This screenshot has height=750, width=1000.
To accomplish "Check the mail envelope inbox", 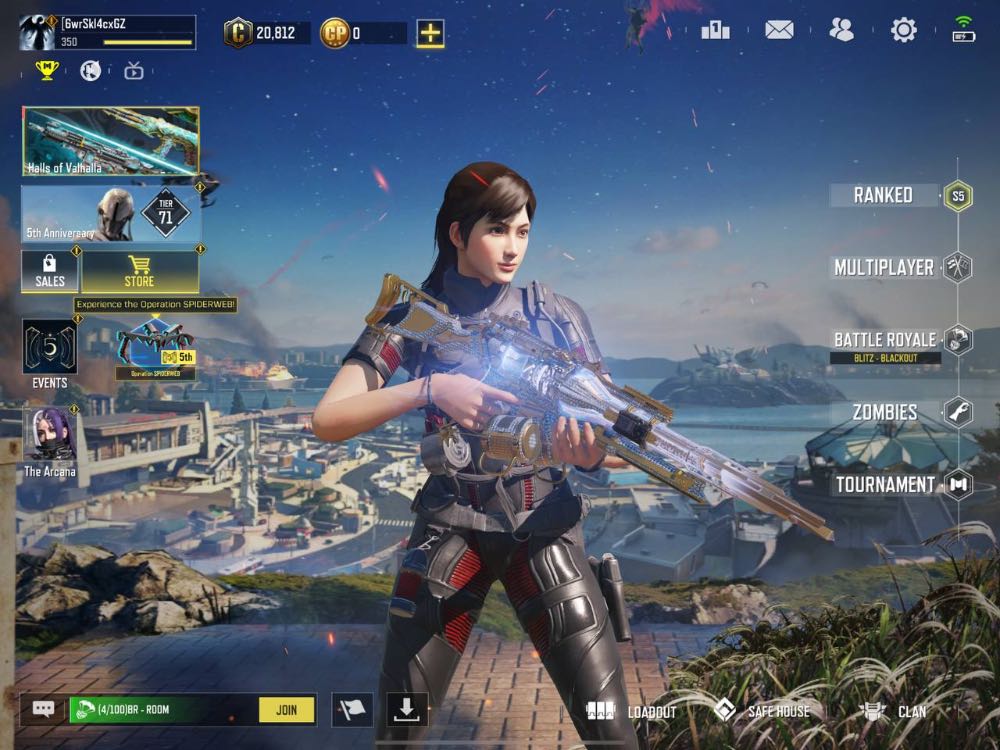I will pyautogui.click(x=779, y=30).
